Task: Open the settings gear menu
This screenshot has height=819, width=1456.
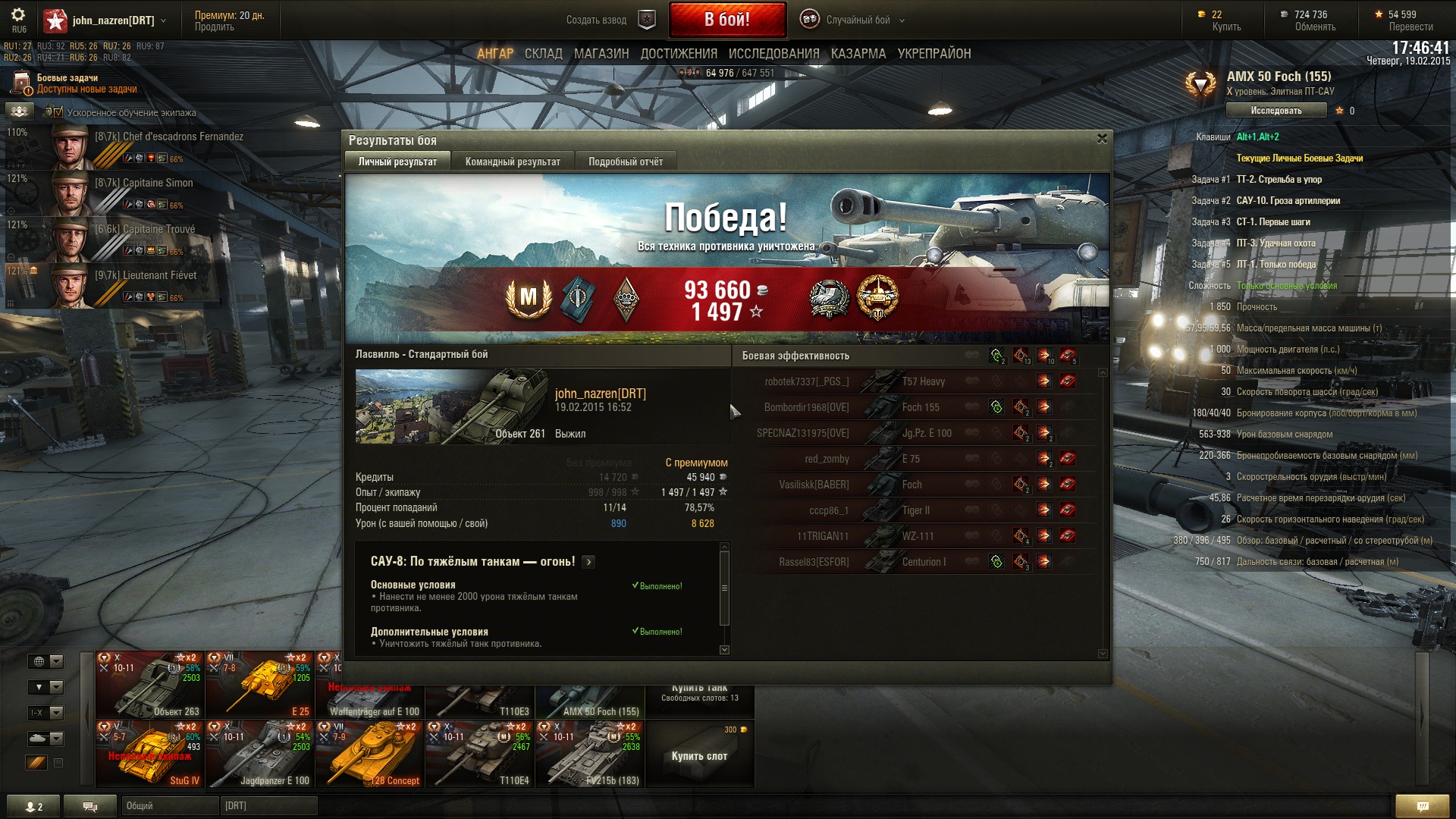Action: point(18,16)
